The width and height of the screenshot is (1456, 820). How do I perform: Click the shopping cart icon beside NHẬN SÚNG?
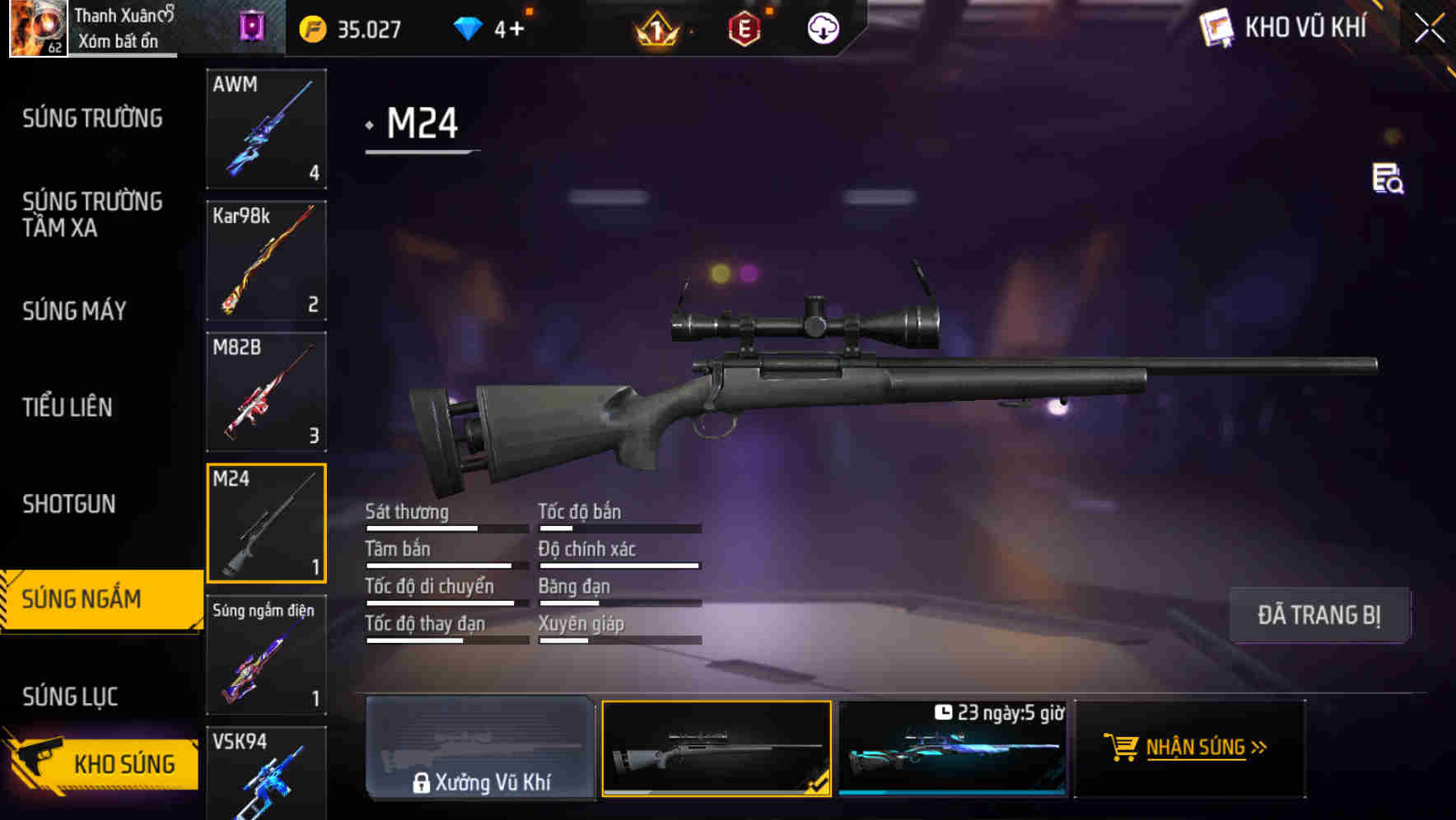[x=1122, y=748]
